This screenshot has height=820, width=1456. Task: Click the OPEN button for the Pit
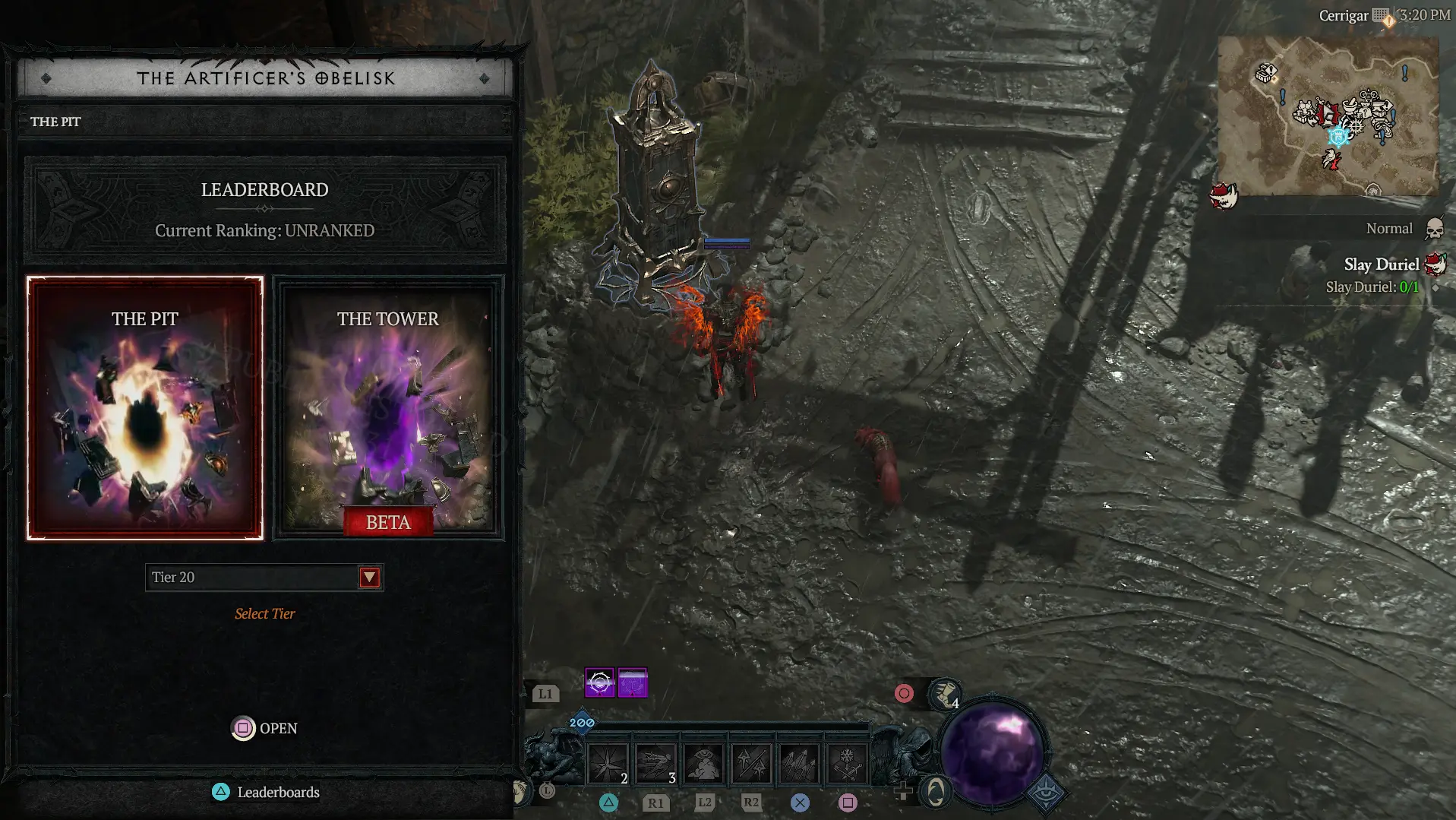[x=264, y=728]
